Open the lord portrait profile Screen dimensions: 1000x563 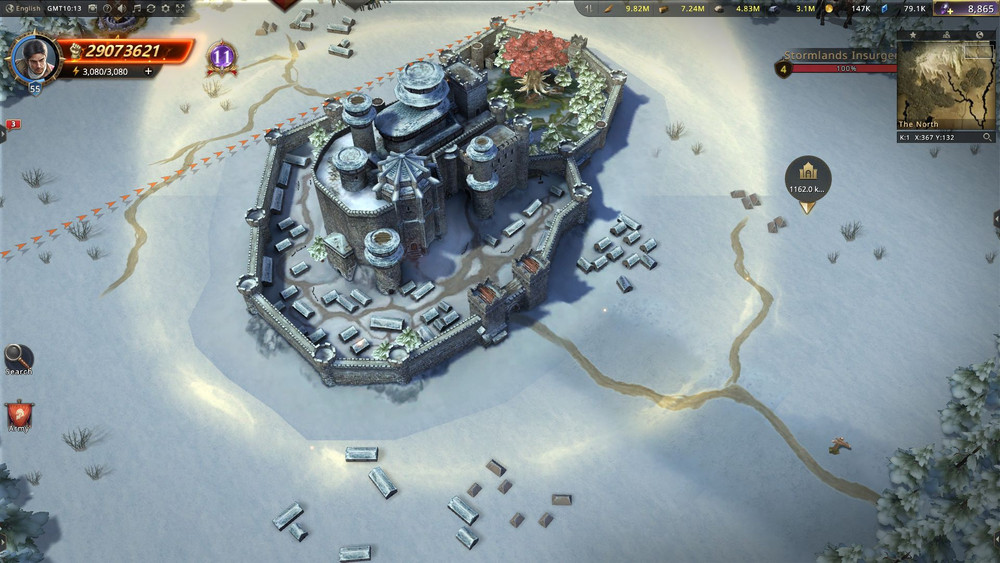[35, 58]
